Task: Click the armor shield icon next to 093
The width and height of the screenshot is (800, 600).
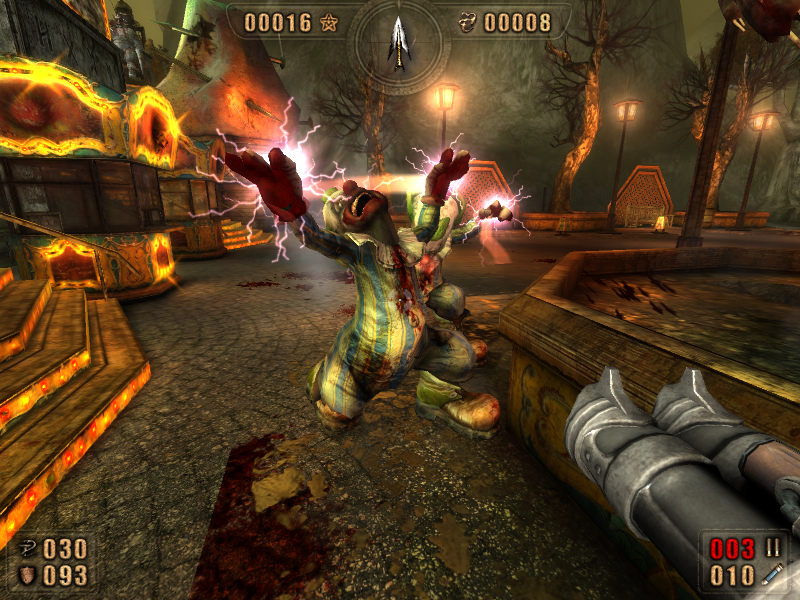Action: click(26, 575)
